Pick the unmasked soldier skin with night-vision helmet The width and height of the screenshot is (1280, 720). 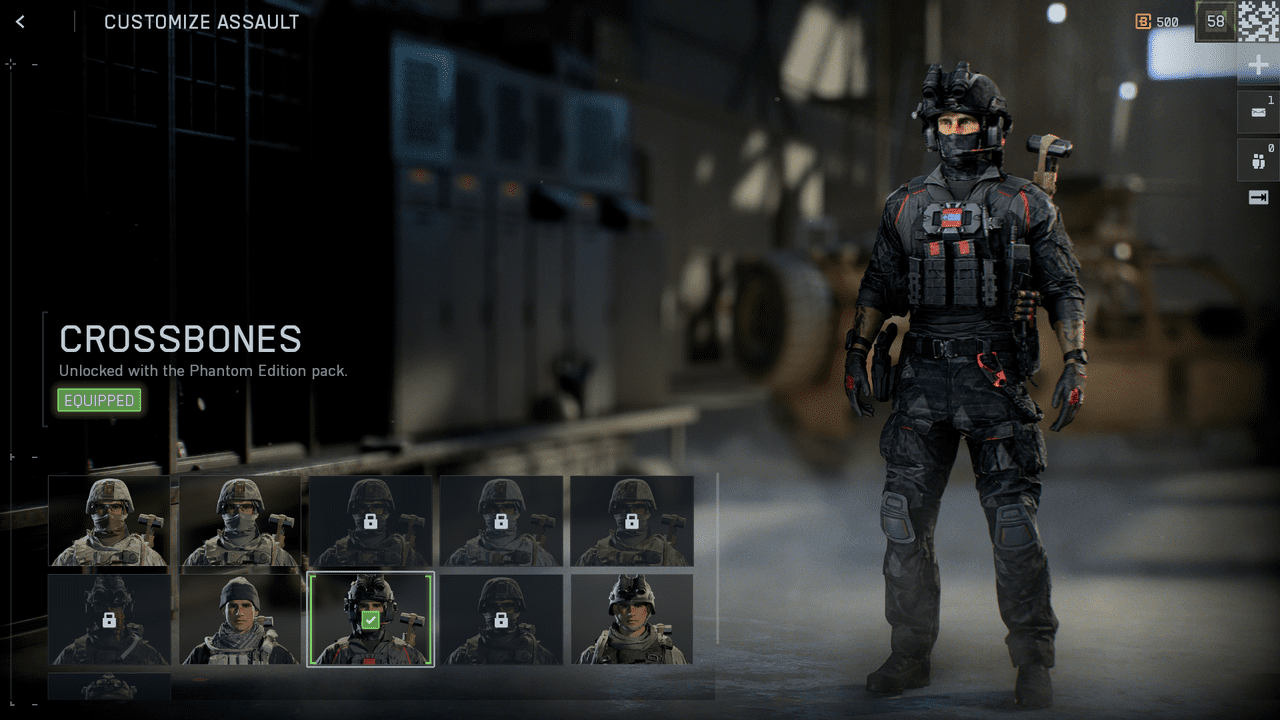point(631,619)
